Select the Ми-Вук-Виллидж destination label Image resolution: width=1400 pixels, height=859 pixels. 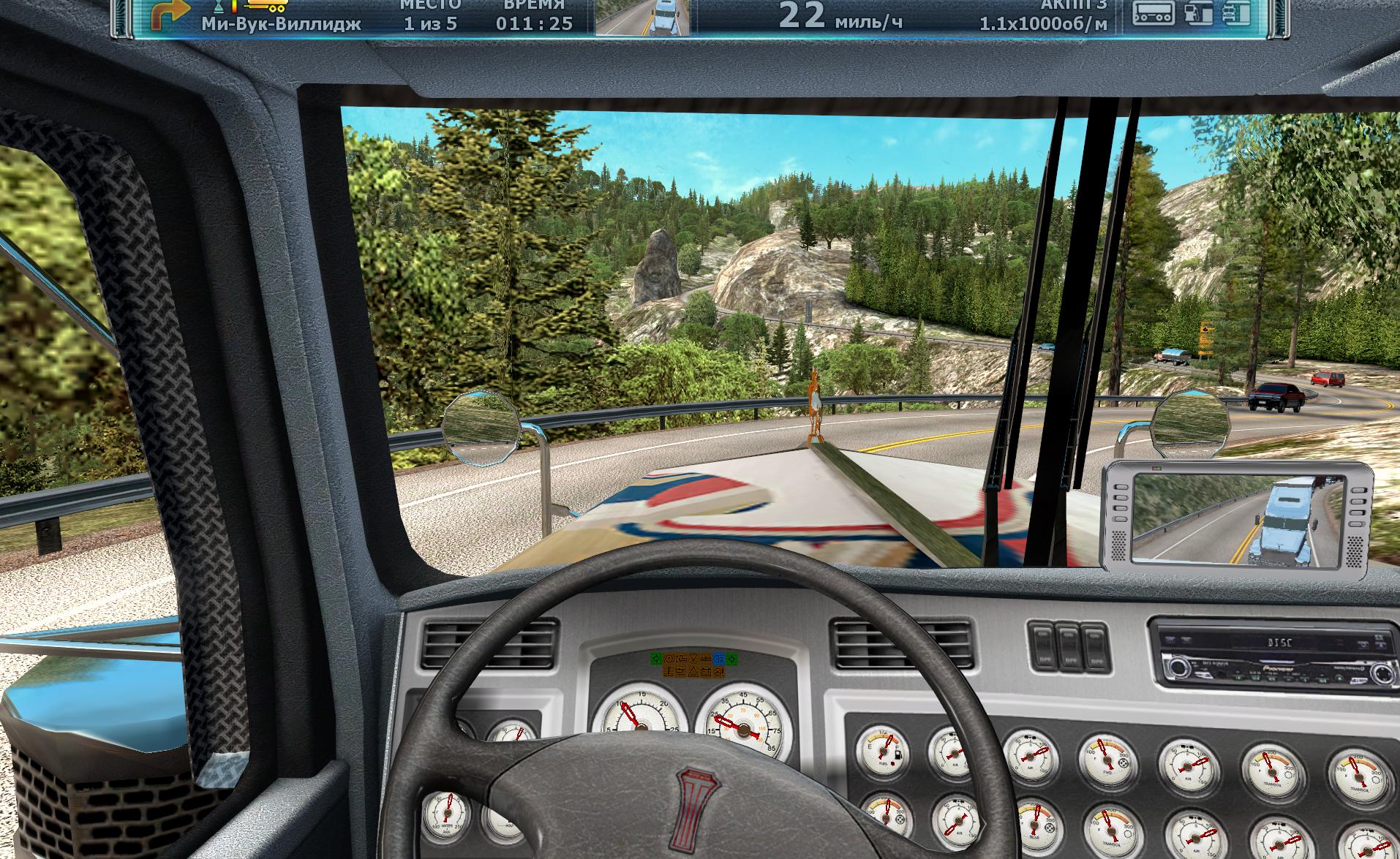coord(282,23)
